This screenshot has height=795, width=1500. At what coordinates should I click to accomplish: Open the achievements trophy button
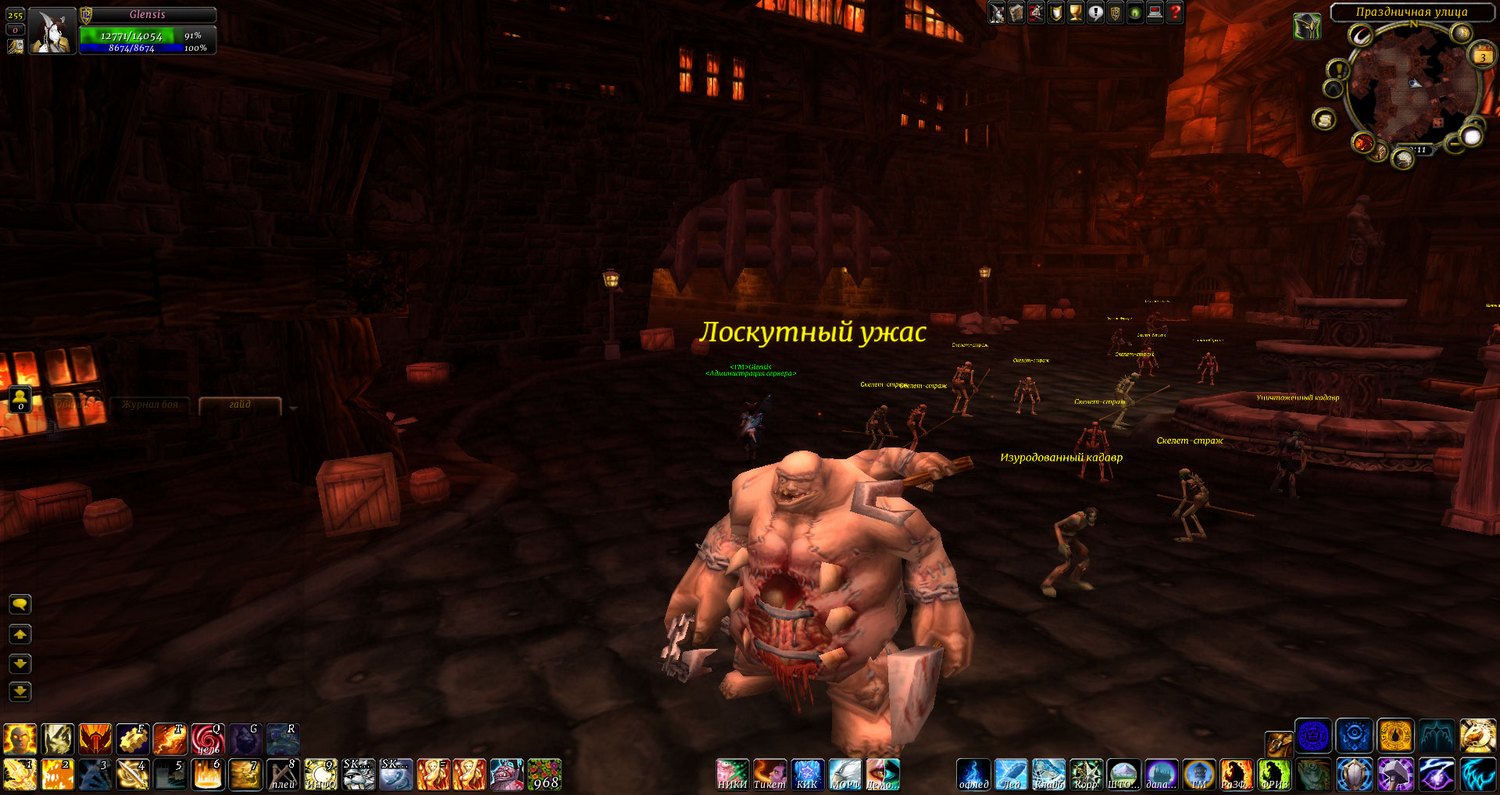pyautogui.click(x=1075, y=13)
